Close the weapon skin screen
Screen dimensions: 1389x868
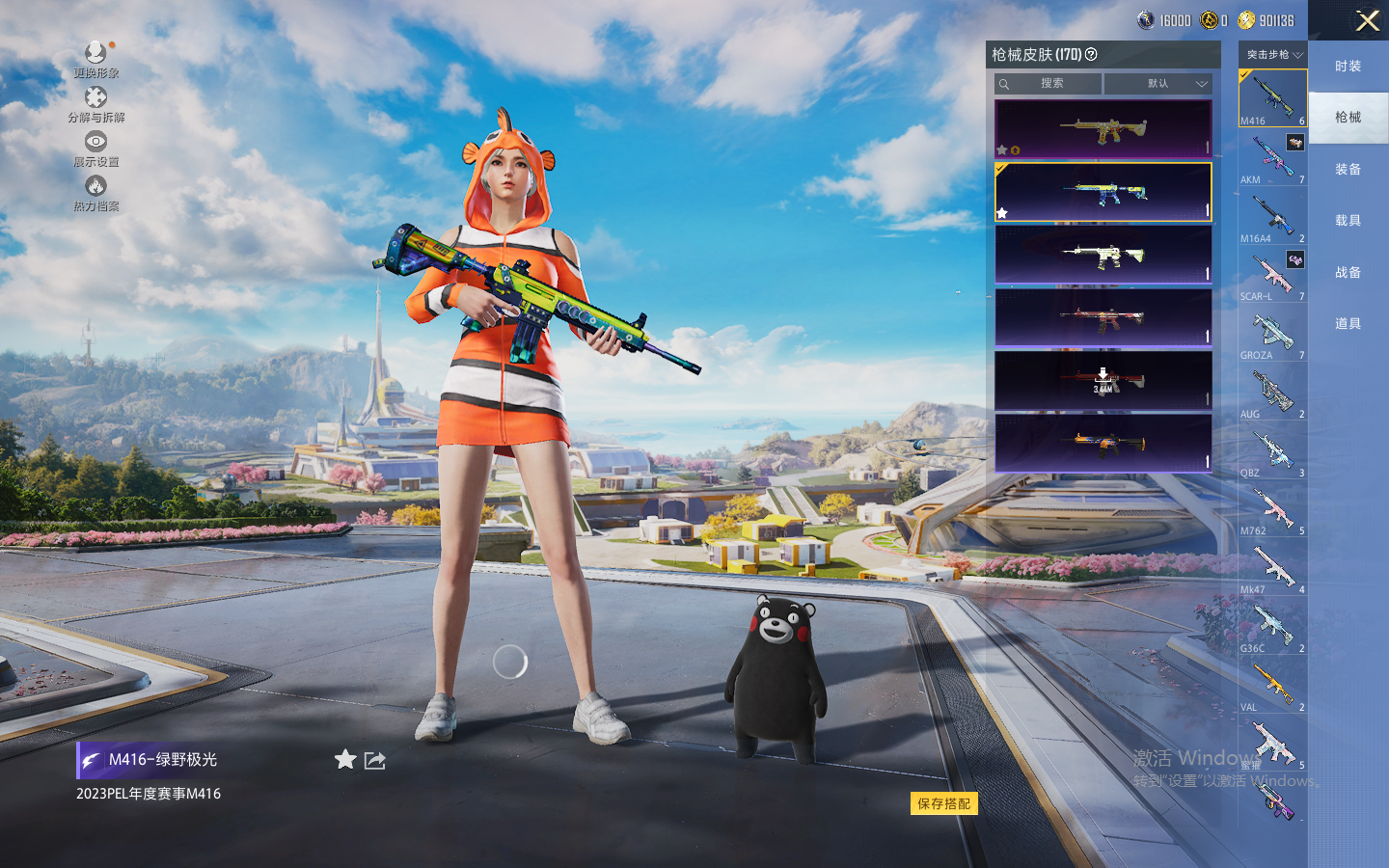[x=1367, y=20]
